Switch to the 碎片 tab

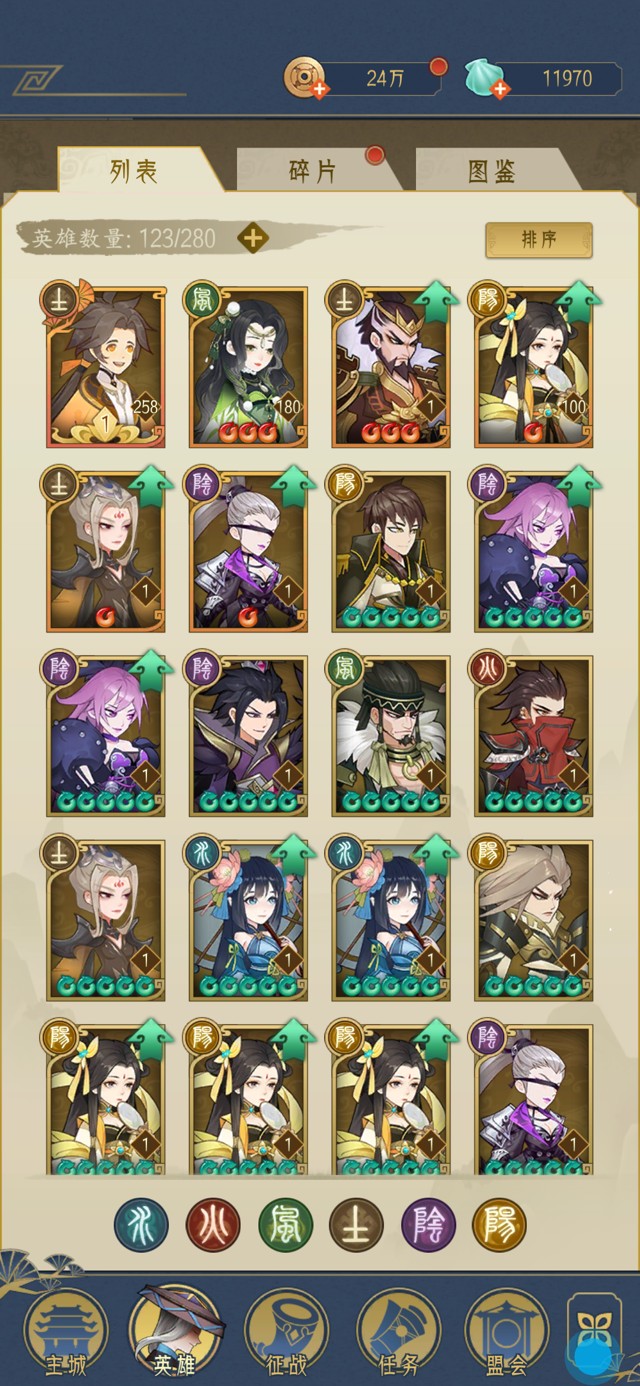[x=312, y=170]
